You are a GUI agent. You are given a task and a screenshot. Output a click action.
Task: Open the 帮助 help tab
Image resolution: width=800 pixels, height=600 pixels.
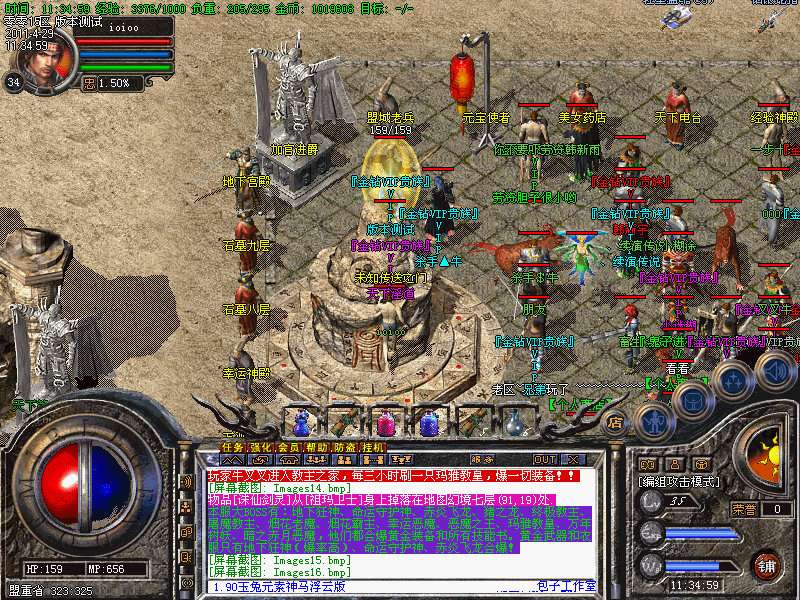pyautogui.click(x=316, y=447)
